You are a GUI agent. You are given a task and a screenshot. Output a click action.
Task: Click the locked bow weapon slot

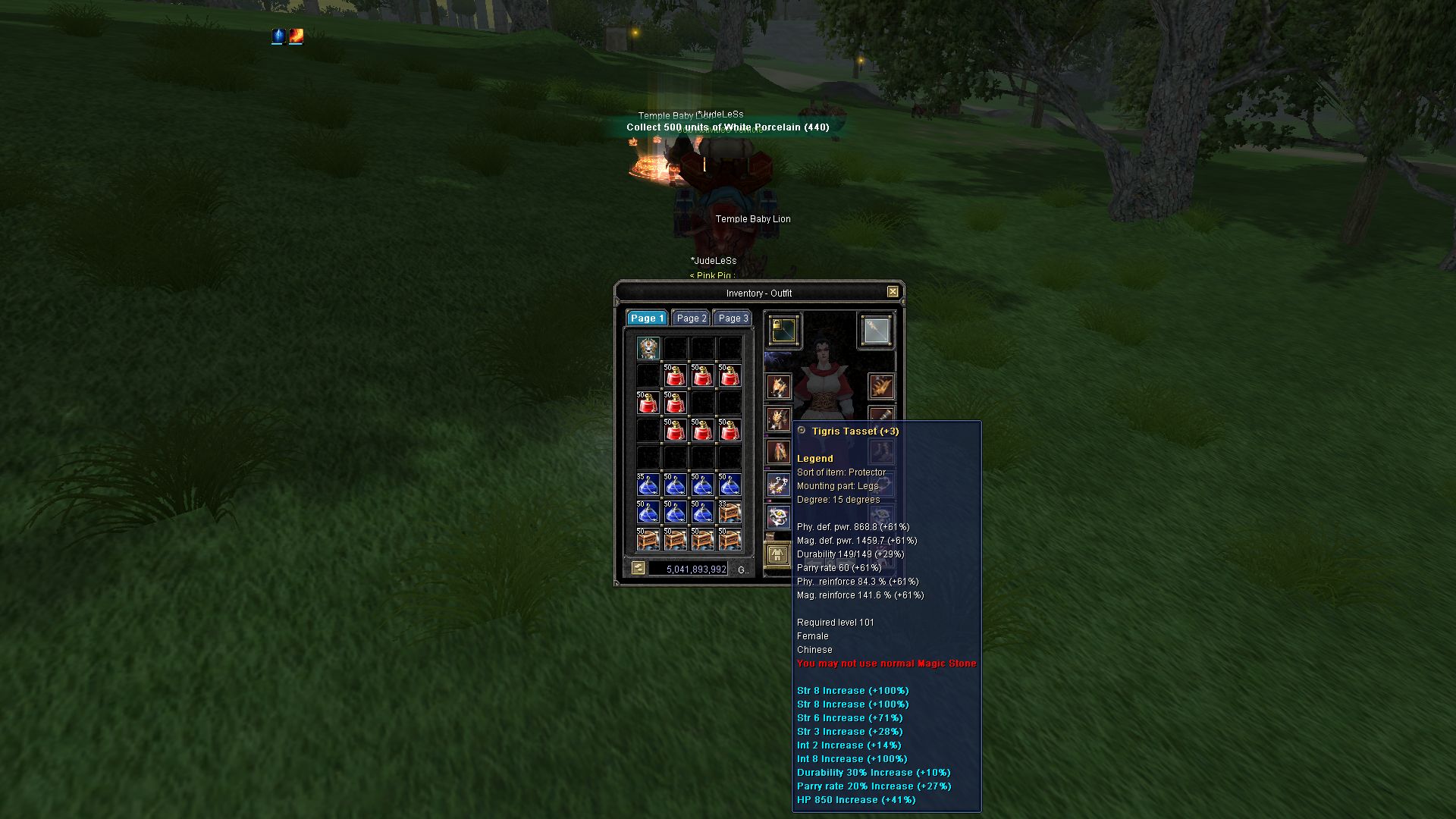point(783,331)
